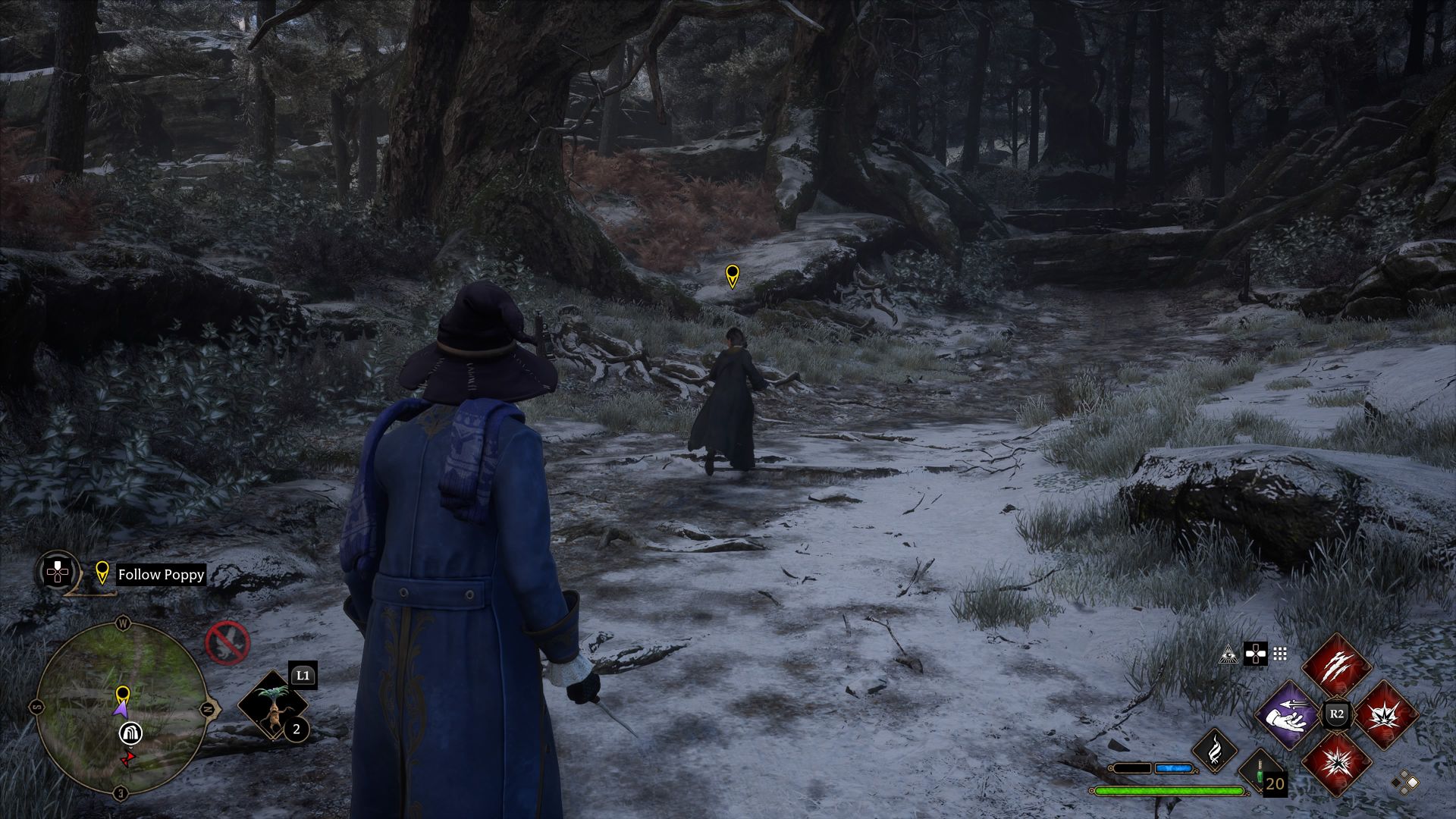Select the slashing spell in the top diamond slot
This screenshot has height=819, width=1456.
pyautogui.click(x=1337, y=666)
